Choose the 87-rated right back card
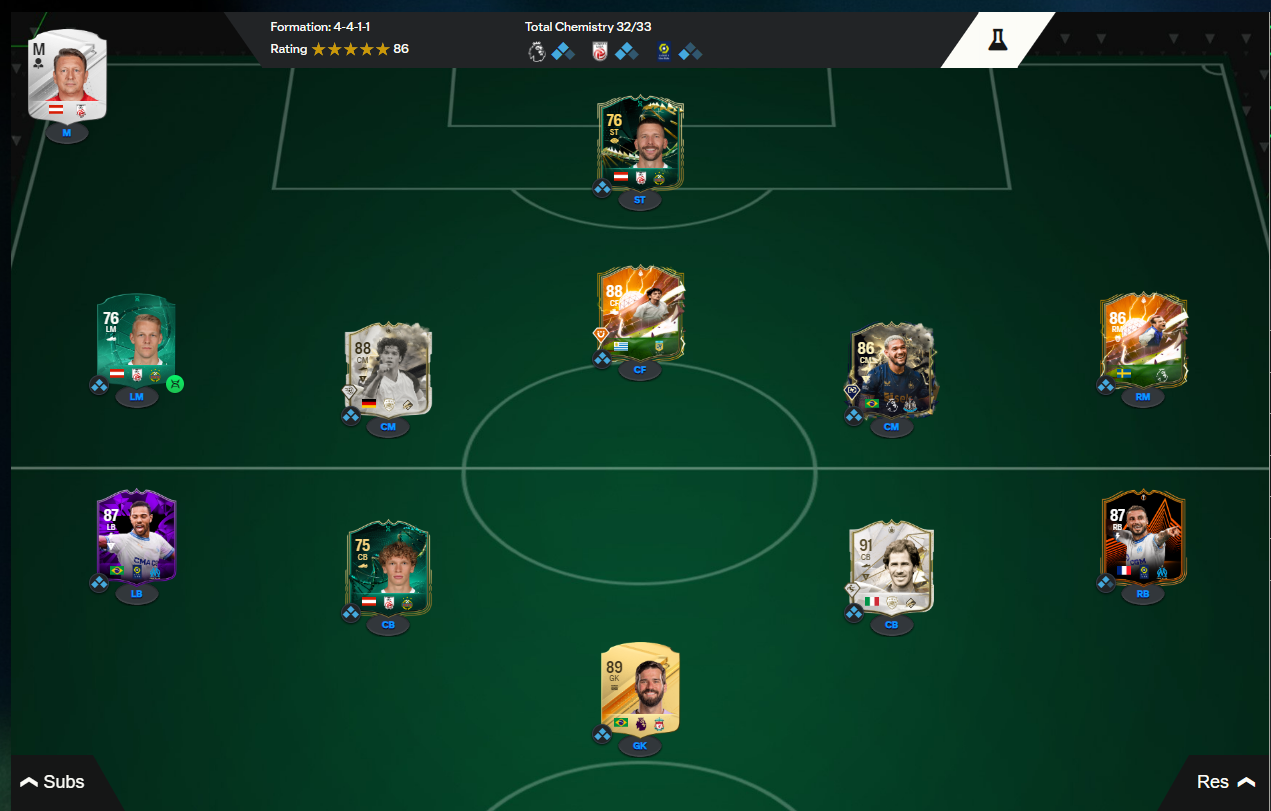 click(1143, 537)
